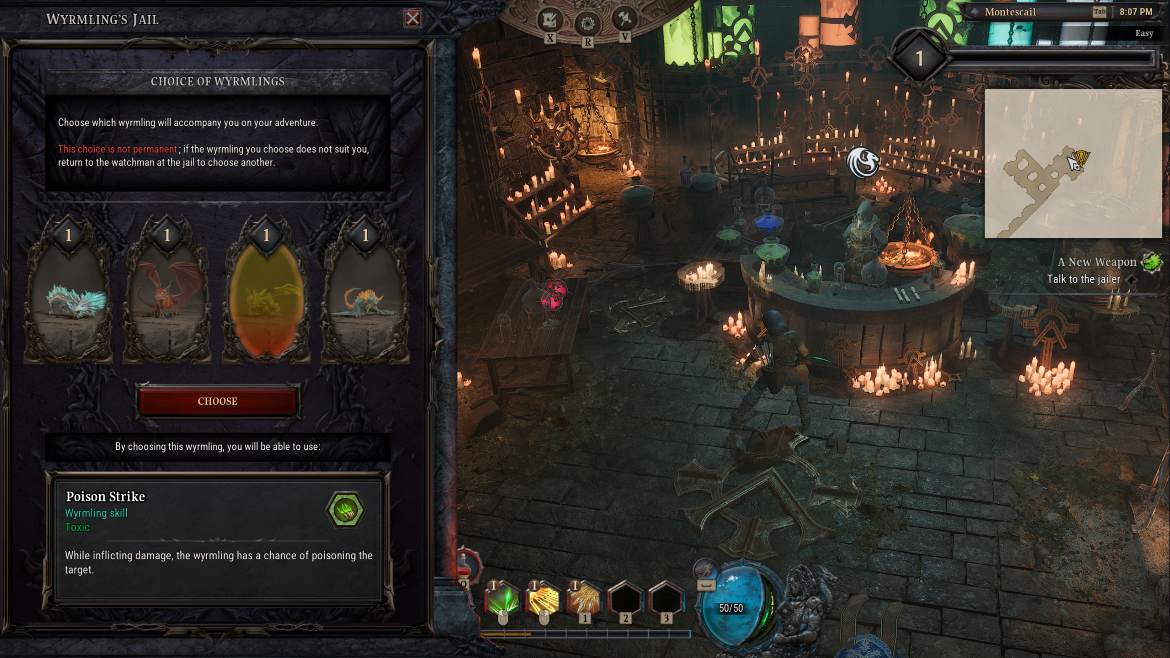Click the top menu icon labeled X
Viewport: 1170px width, 658px height.
point(550,19)
